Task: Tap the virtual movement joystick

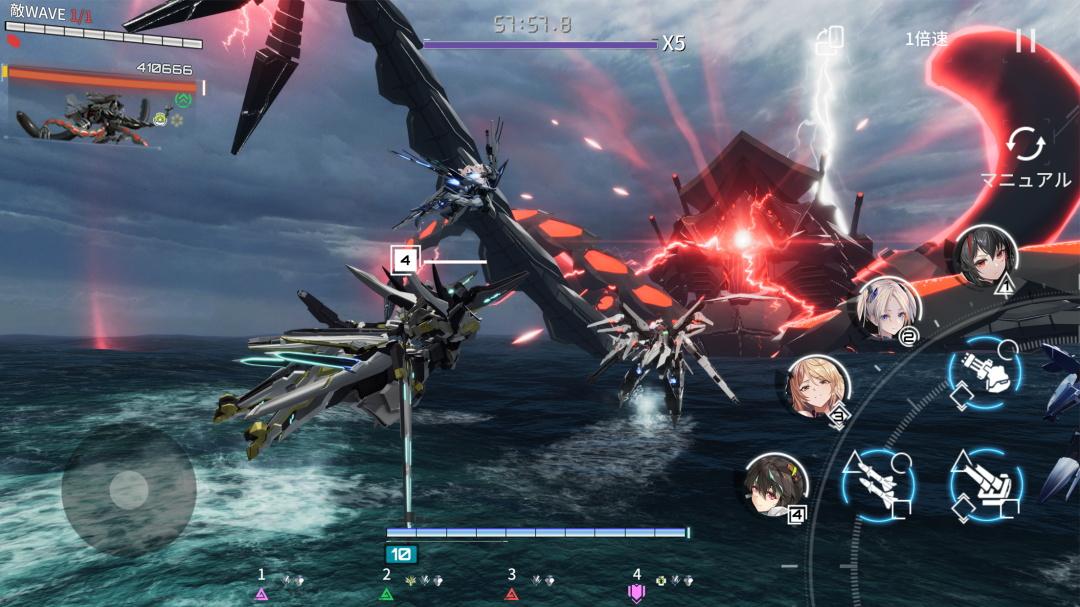Action: tap(128, 489)
